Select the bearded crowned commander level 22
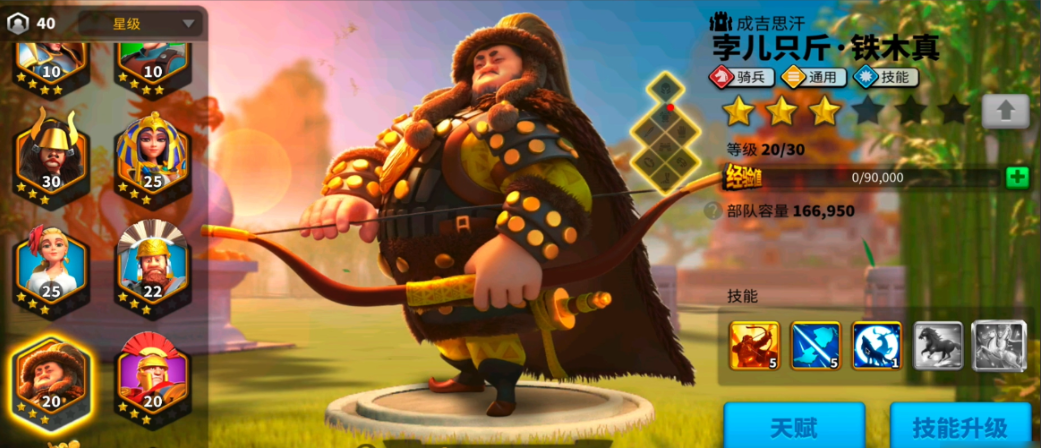The image size is (1041, 448). (151, 262)
